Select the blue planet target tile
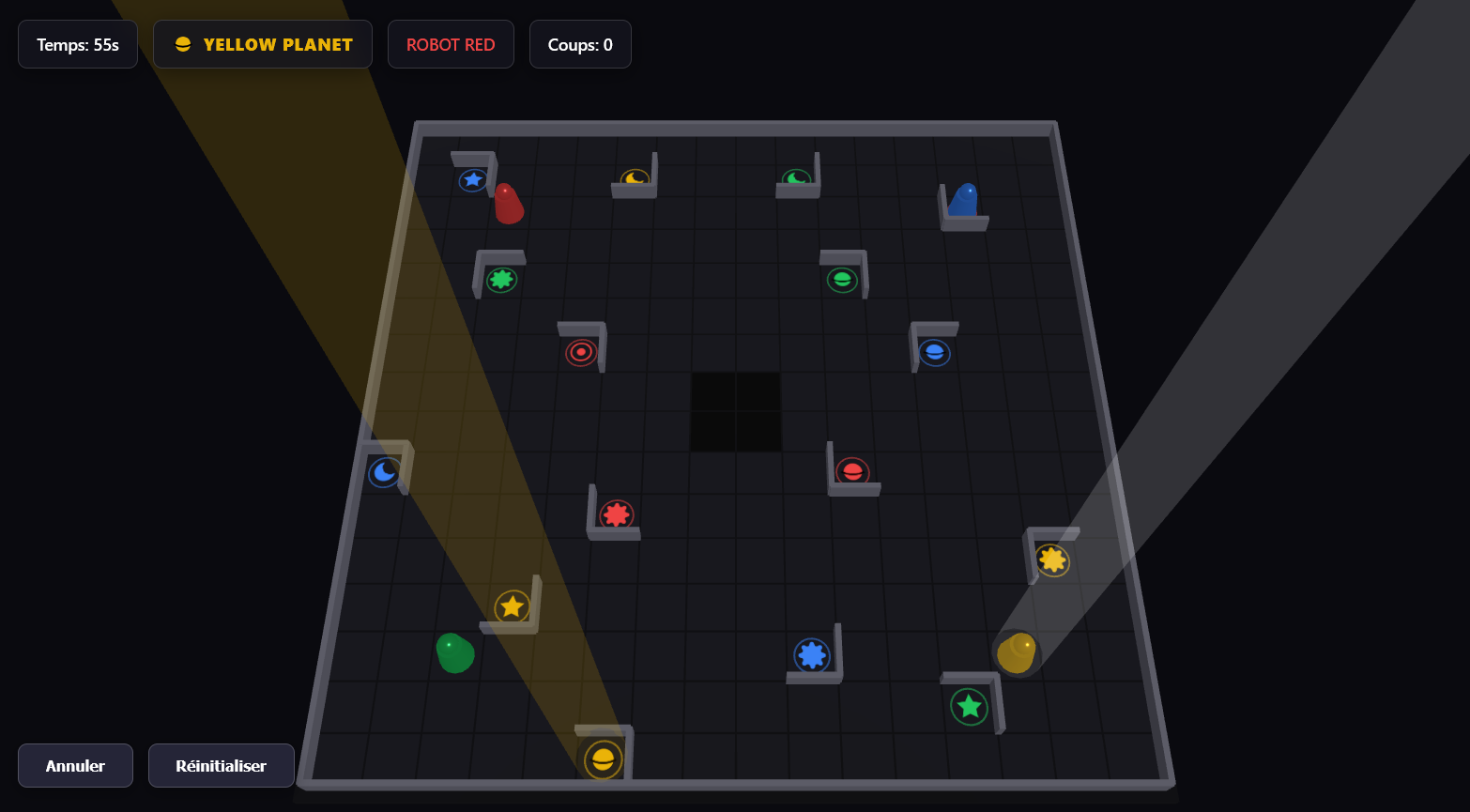 pos(934,353)
